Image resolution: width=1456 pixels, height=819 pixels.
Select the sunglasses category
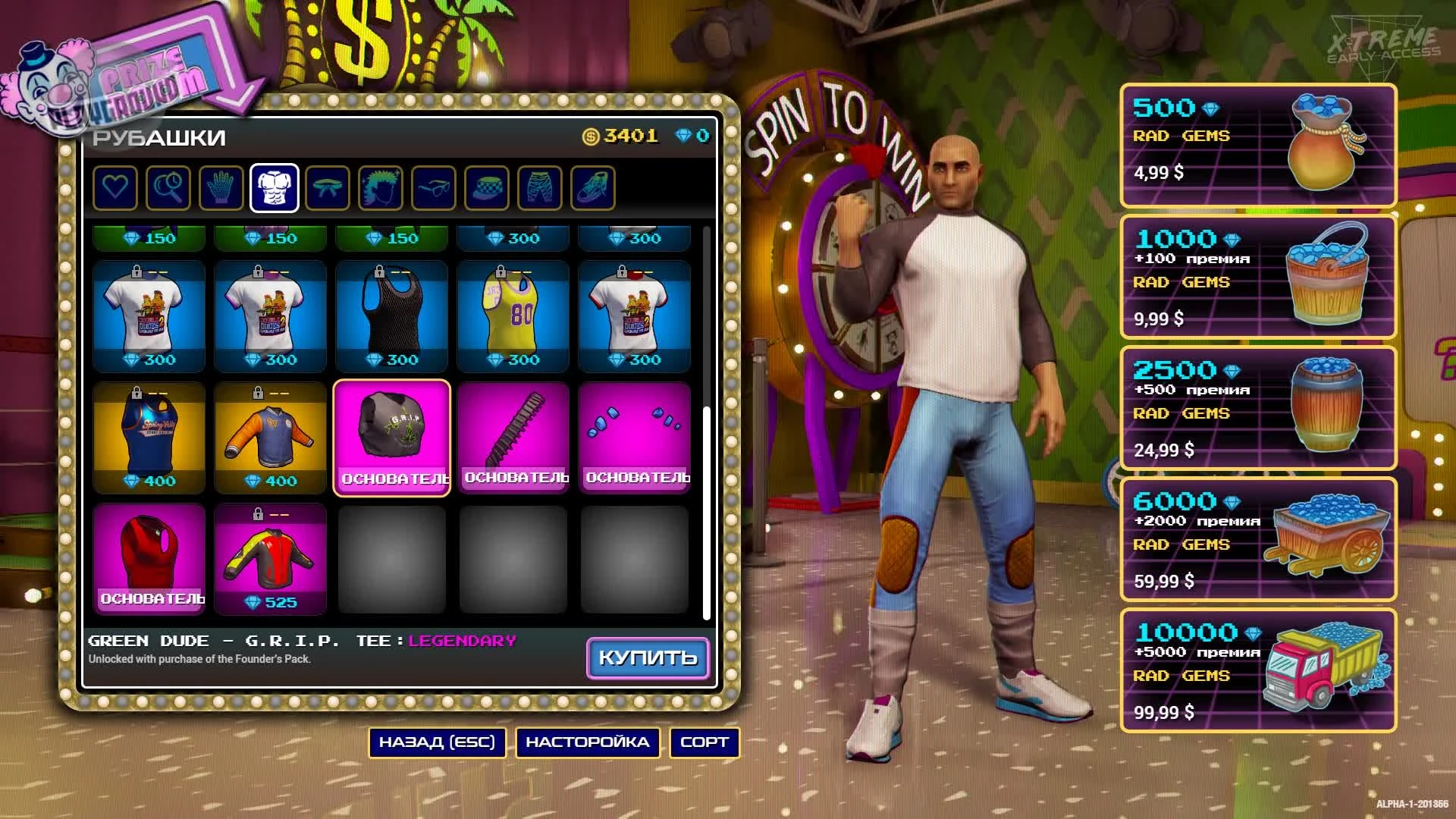click(x=434, y=188)
